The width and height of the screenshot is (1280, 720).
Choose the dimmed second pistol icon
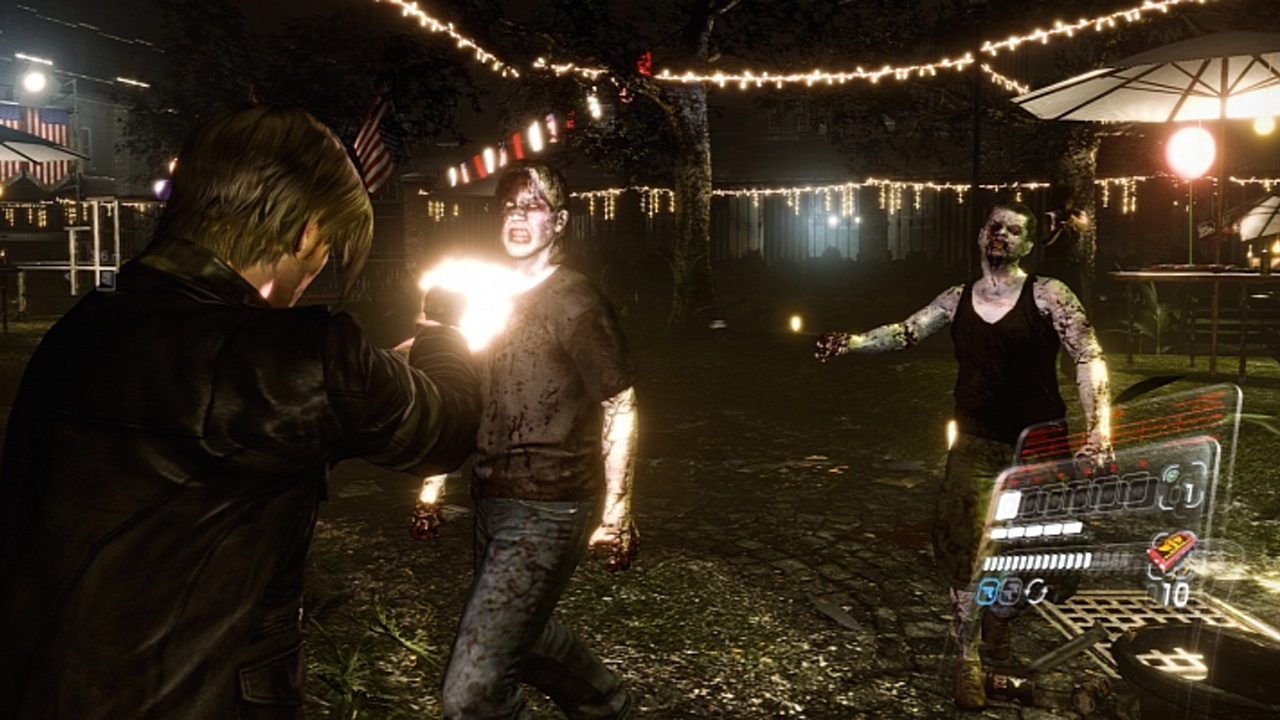tap(1010, 592)
